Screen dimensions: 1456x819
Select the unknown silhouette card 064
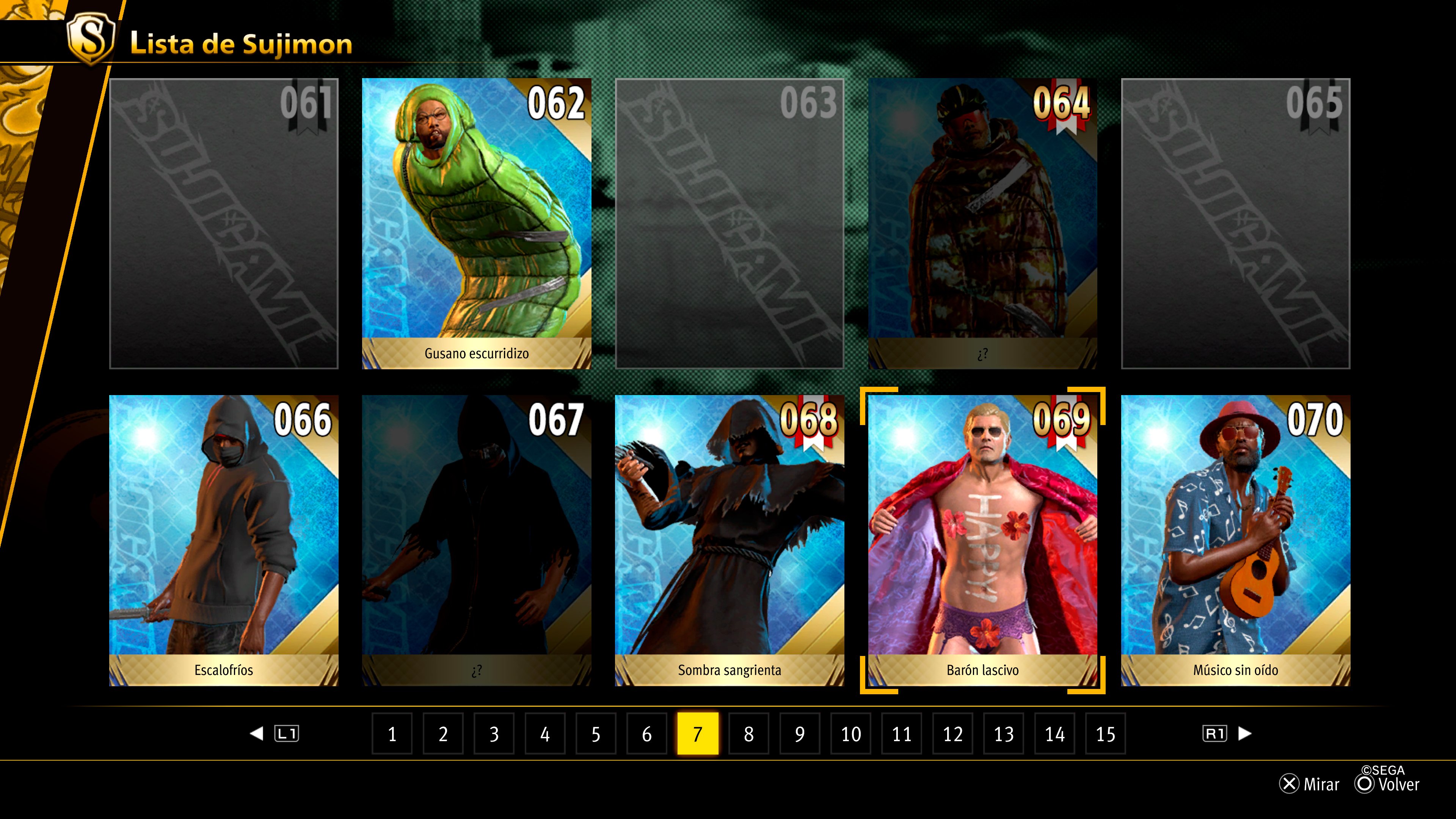982,223
